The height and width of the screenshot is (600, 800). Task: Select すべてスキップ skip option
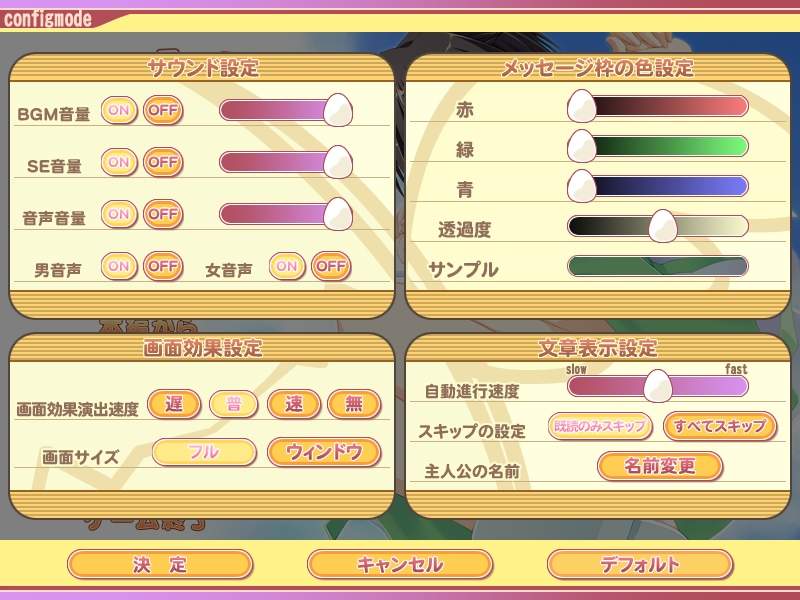[719, 426]
